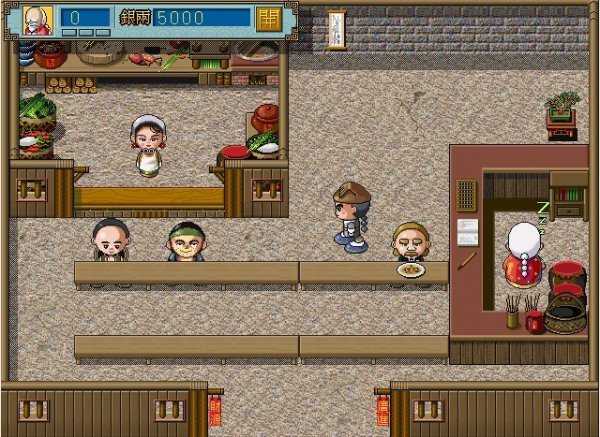Select the old man portrait icon

(37, 20)
